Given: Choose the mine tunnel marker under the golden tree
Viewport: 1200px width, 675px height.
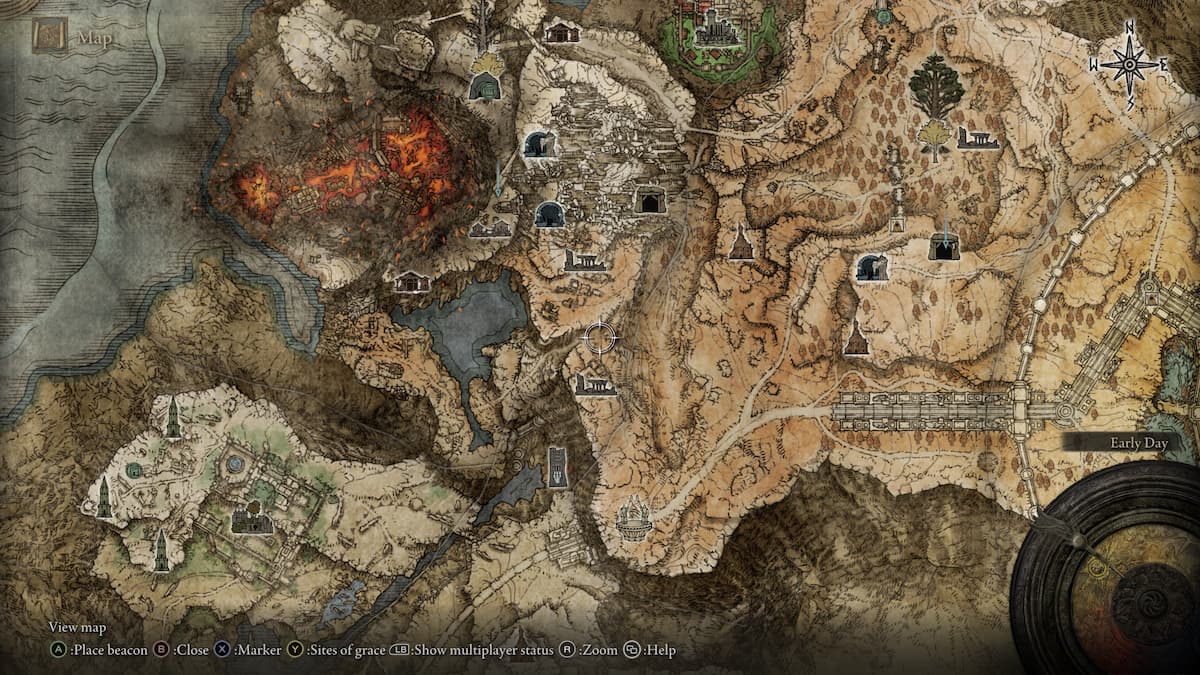Looking at the screenshot, I should [x=485, y=87].
